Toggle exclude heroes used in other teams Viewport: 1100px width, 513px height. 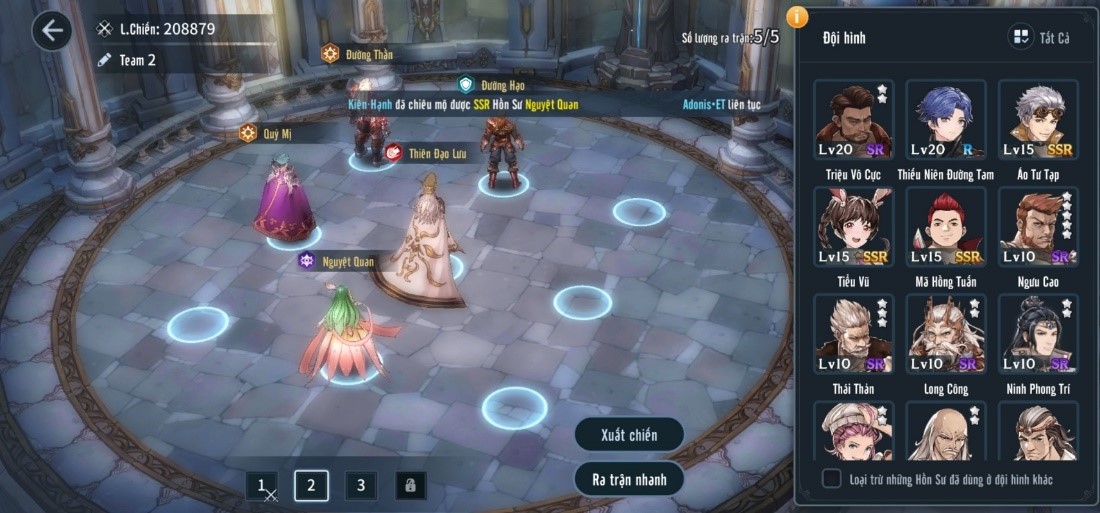[x=832, y=479]
